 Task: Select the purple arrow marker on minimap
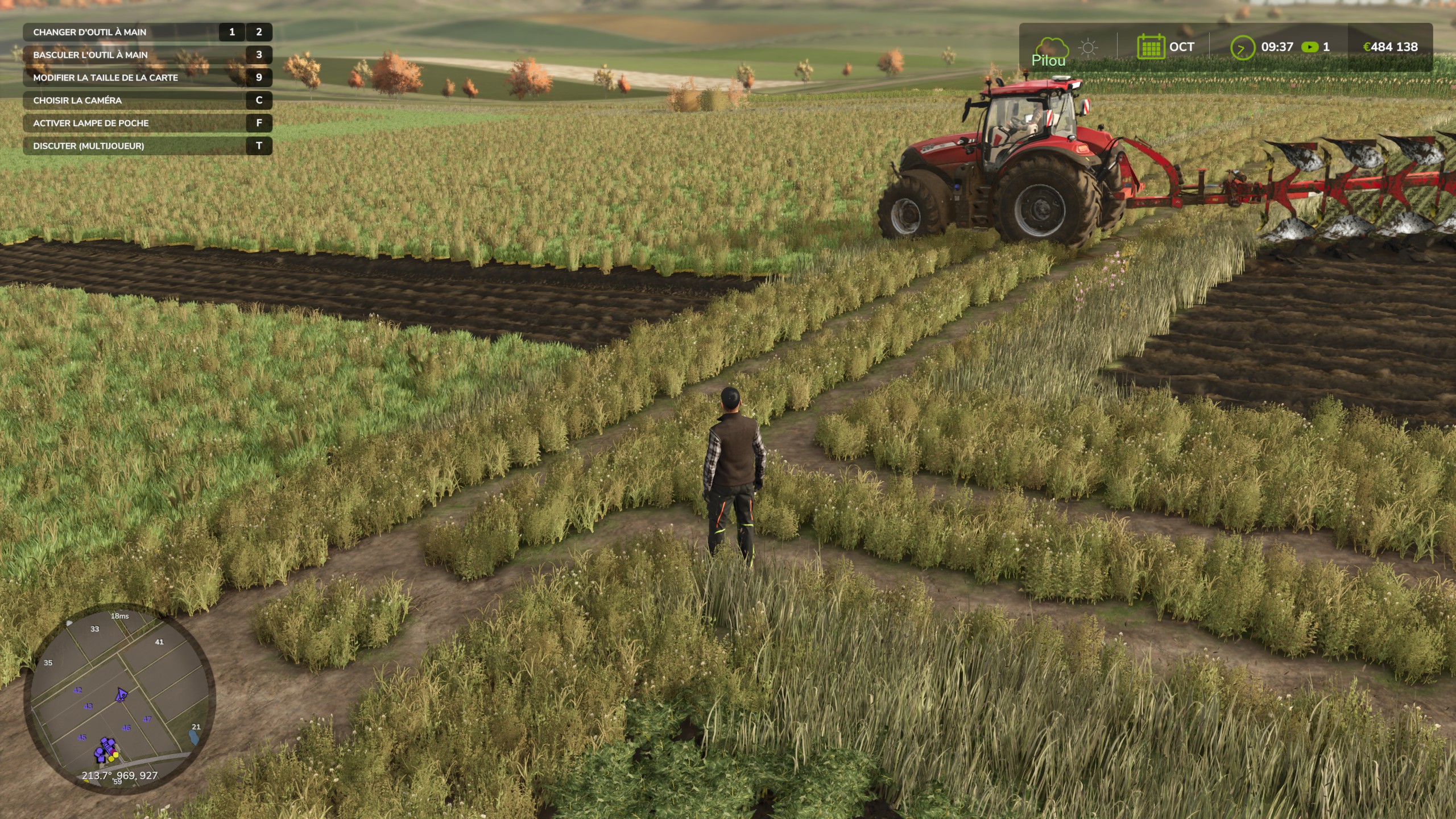point(121,694)
